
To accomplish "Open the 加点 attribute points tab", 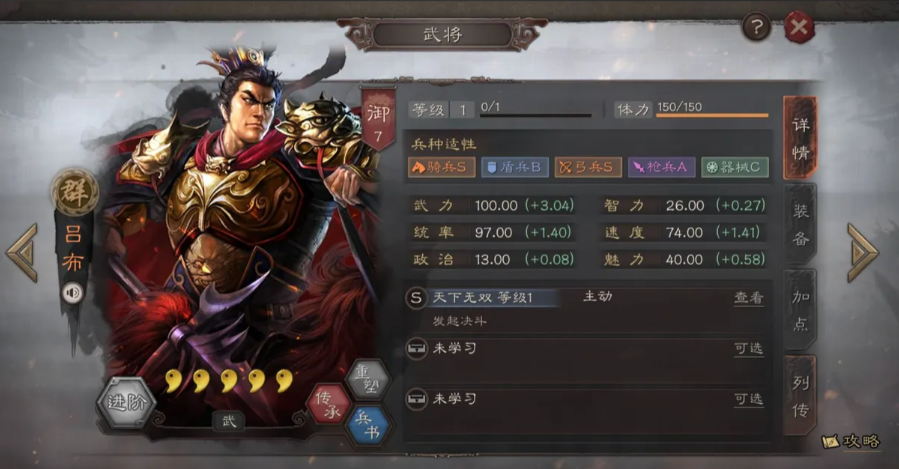I will (x=800, y=310).
